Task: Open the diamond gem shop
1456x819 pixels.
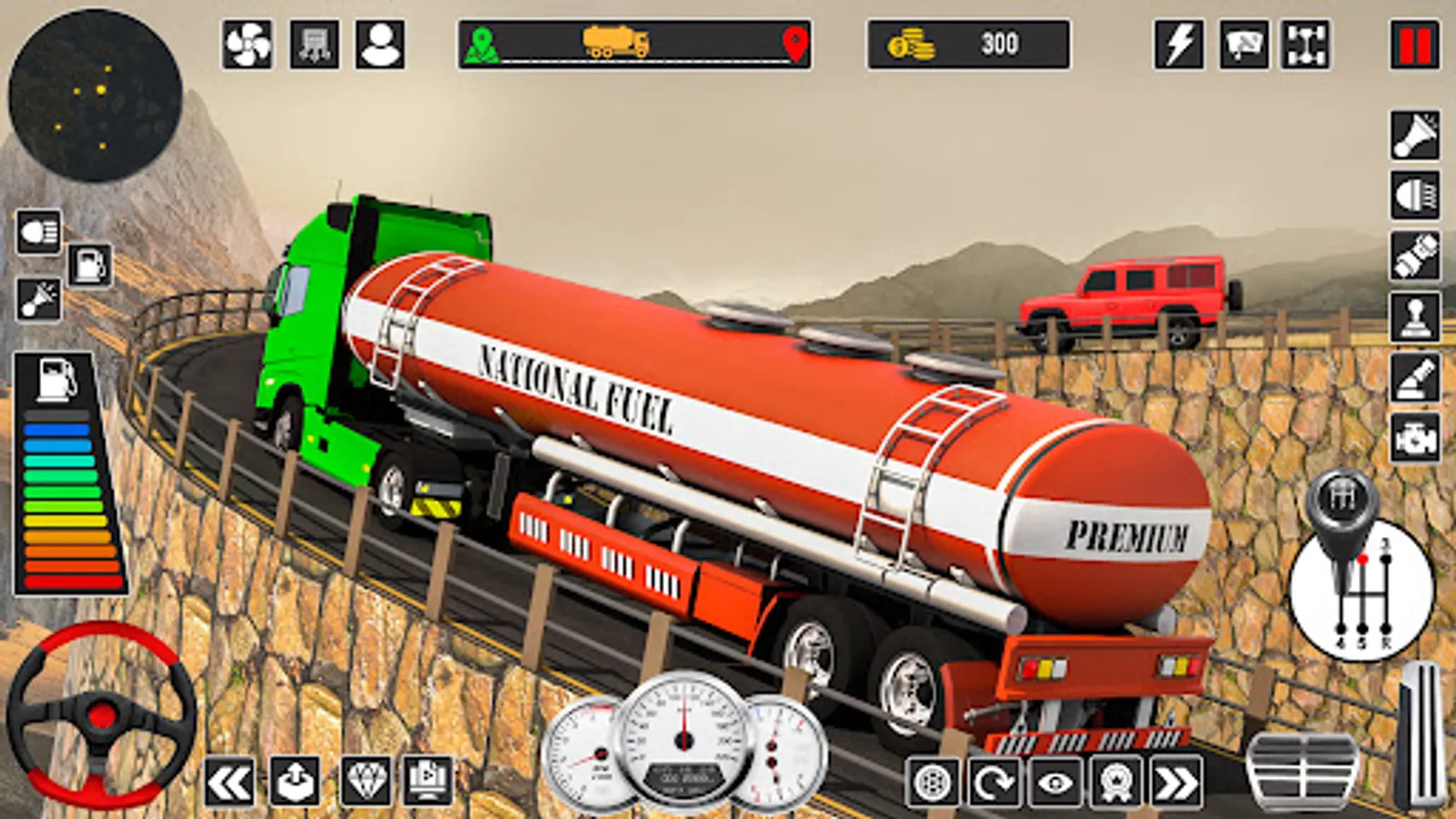Action: tap(366, 780)
